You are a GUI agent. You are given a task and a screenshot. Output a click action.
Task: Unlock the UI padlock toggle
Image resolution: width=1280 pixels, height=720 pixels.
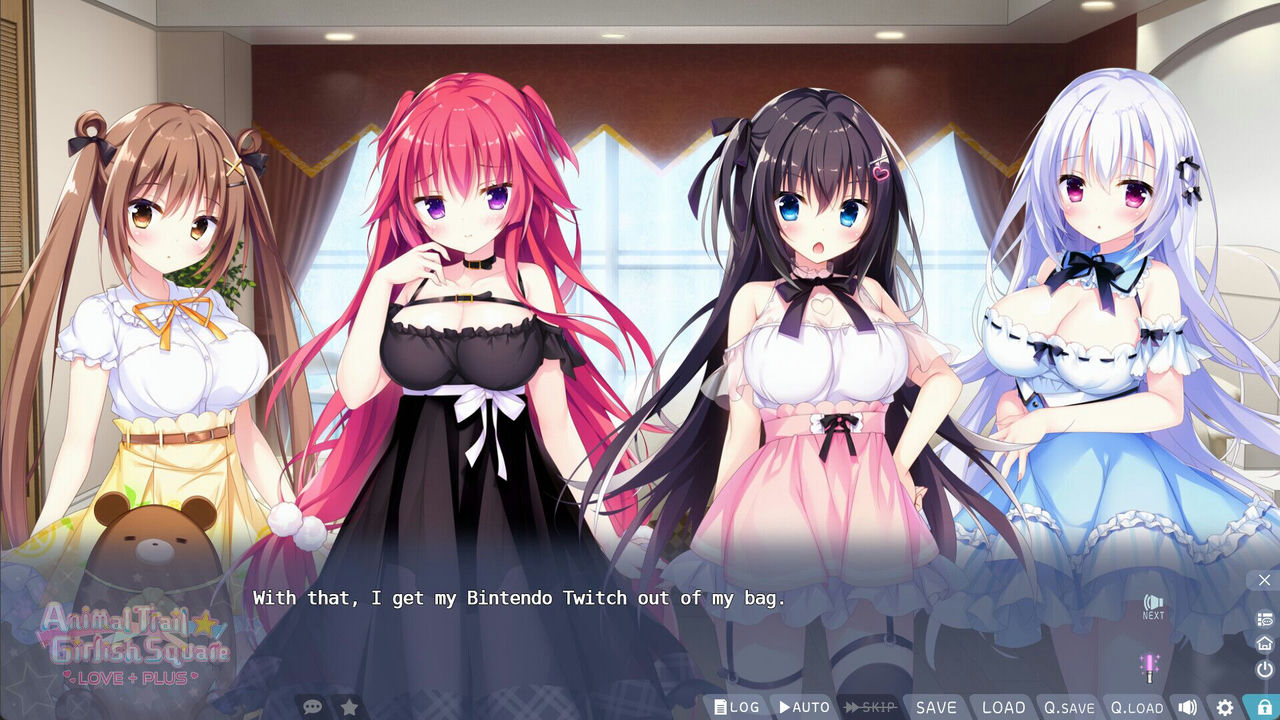(x=1262, y=705)
